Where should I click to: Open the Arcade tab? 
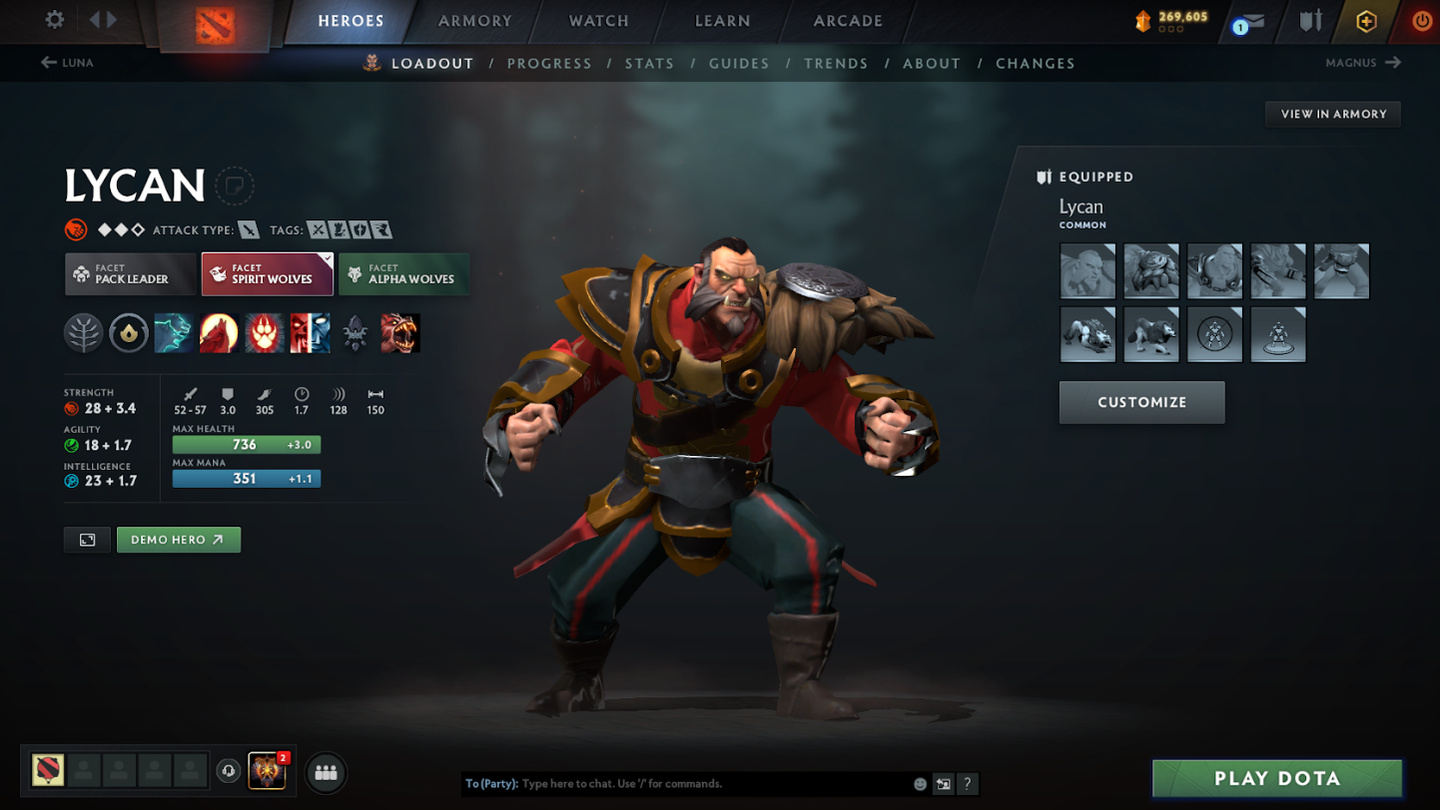click(x=848, y=21)
